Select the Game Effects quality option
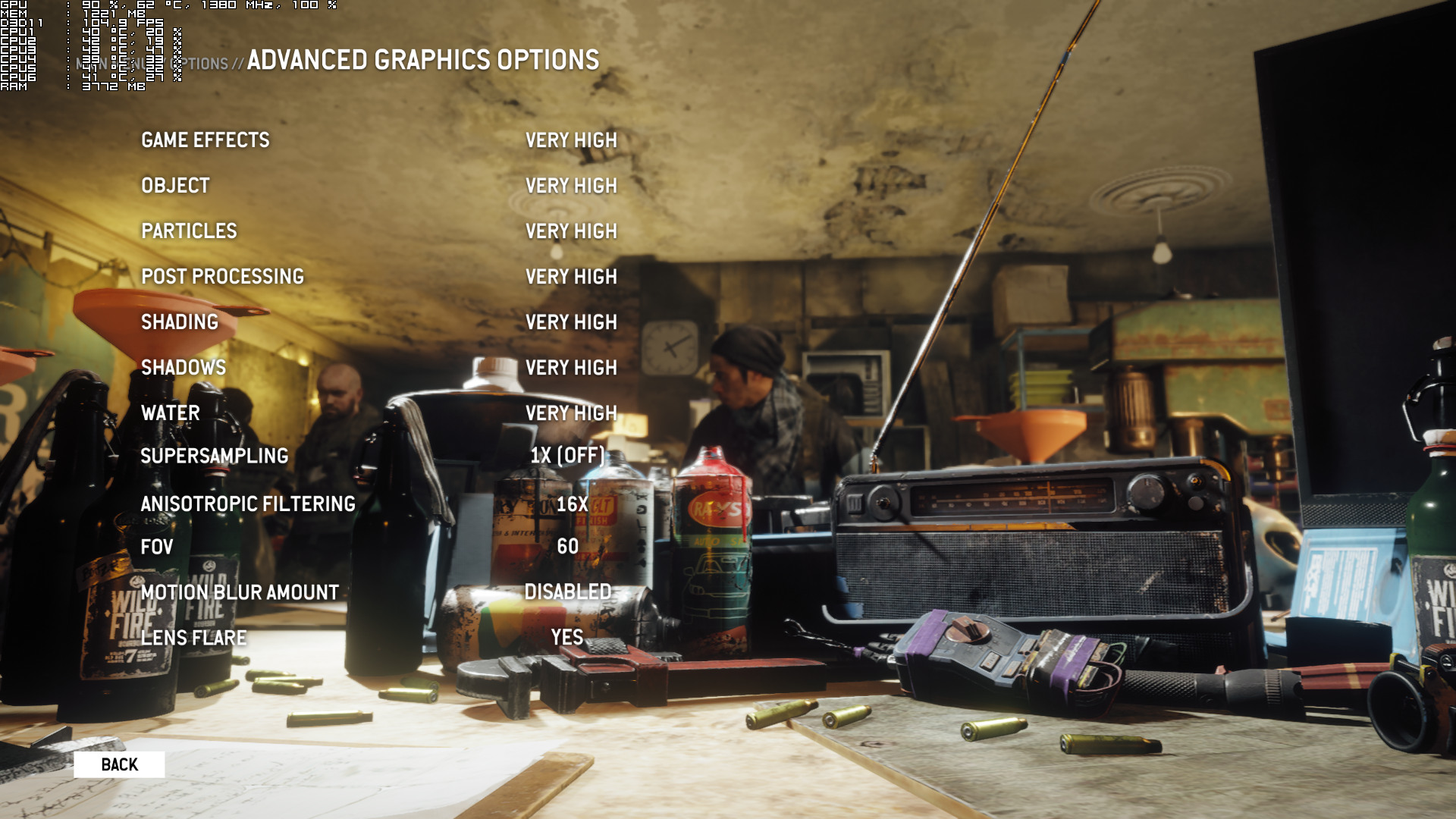This screenshot has height=819, width=1456. point(206,140)
